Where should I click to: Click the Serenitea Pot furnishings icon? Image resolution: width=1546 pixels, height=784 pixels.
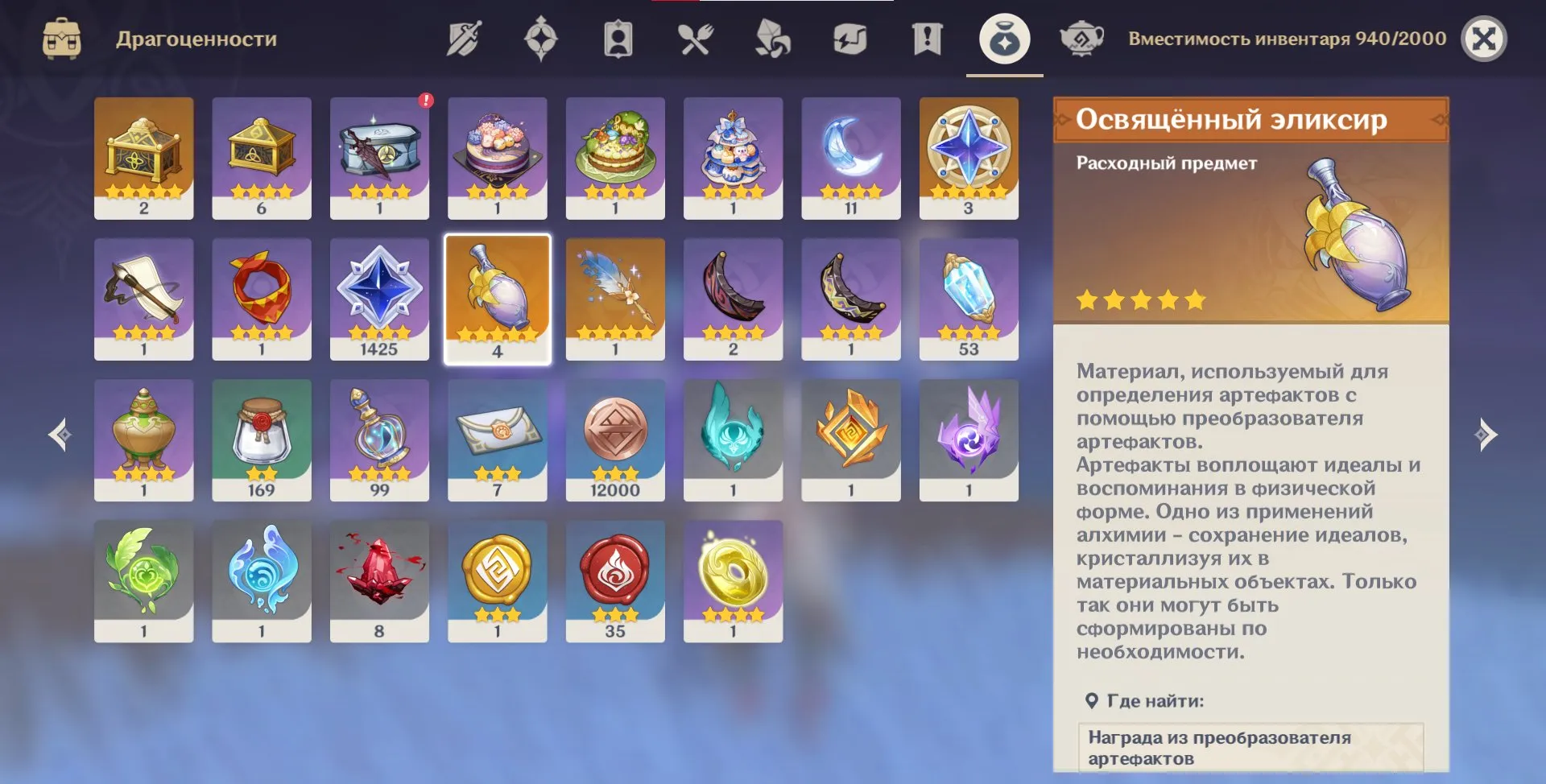tap(1083, 36)
